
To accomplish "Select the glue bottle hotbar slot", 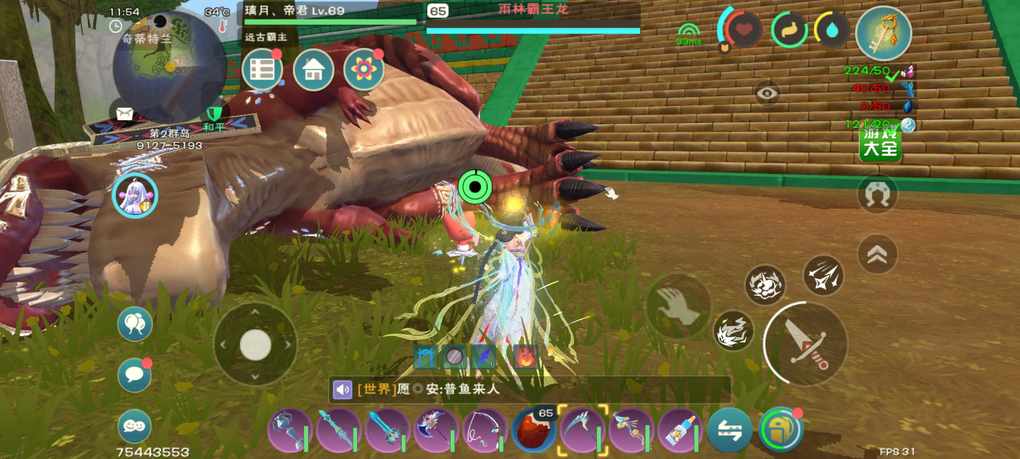I will pyautogui.click(x=680, y=430).
